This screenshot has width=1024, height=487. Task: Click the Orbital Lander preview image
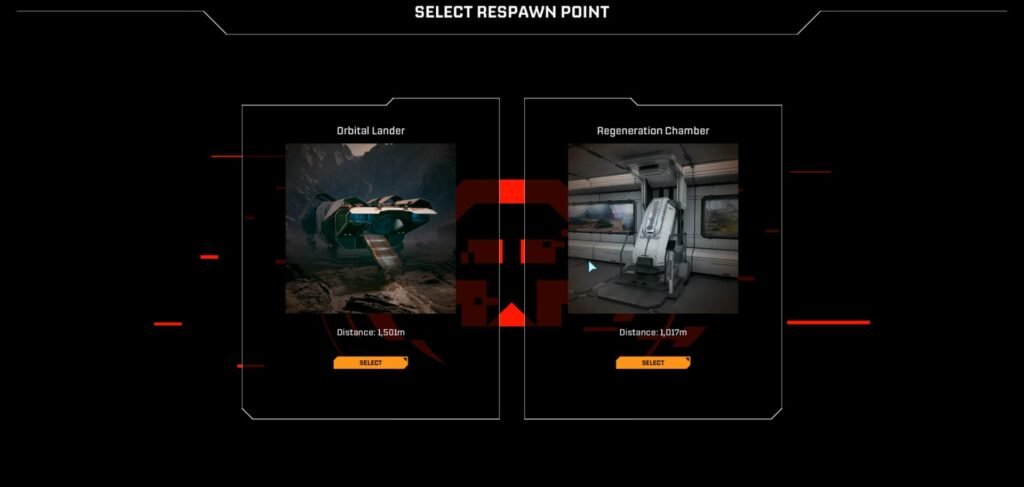[371, 228]
